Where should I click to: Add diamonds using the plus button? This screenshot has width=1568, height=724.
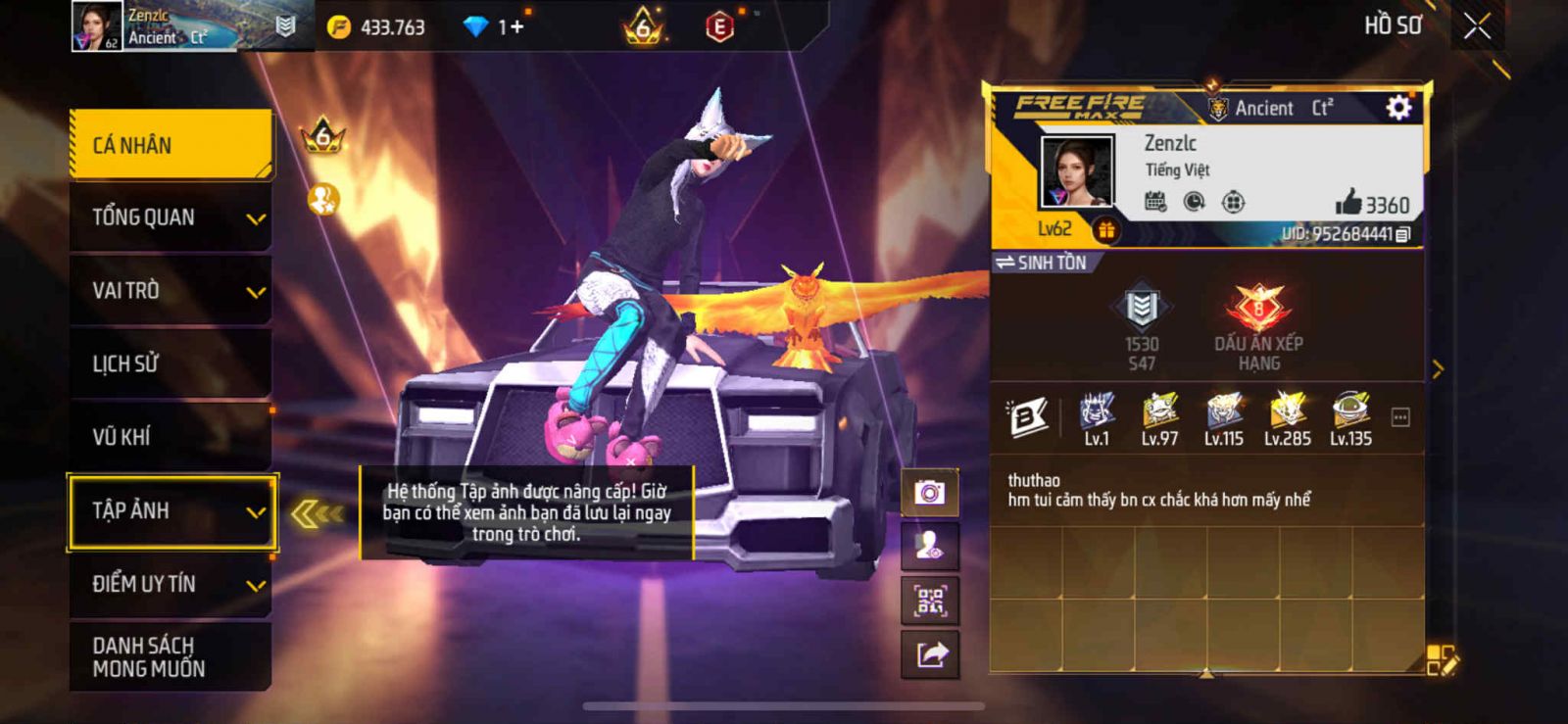pos(515,27)
